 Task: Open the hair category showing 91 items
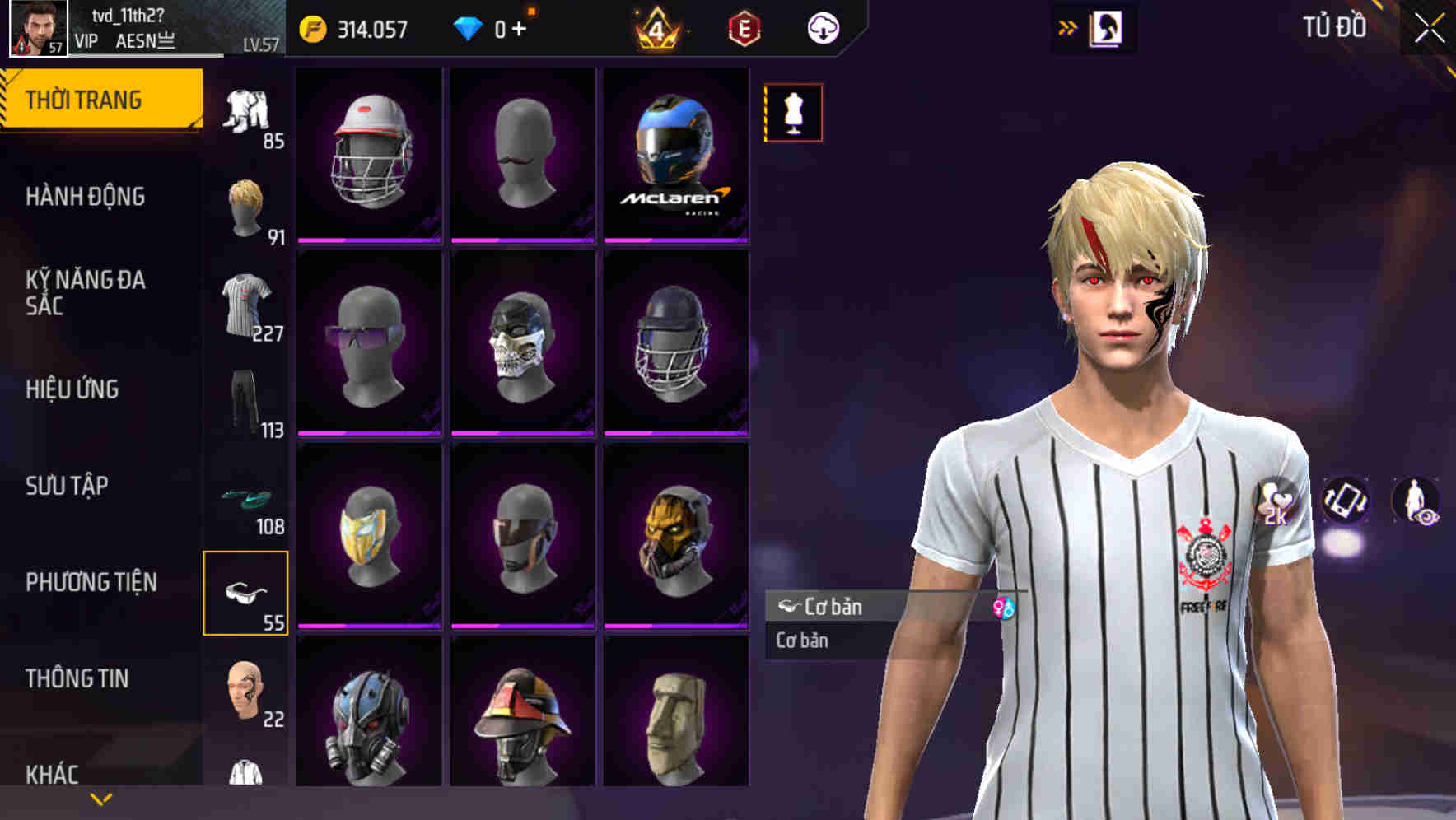click(x=245, y=206)
